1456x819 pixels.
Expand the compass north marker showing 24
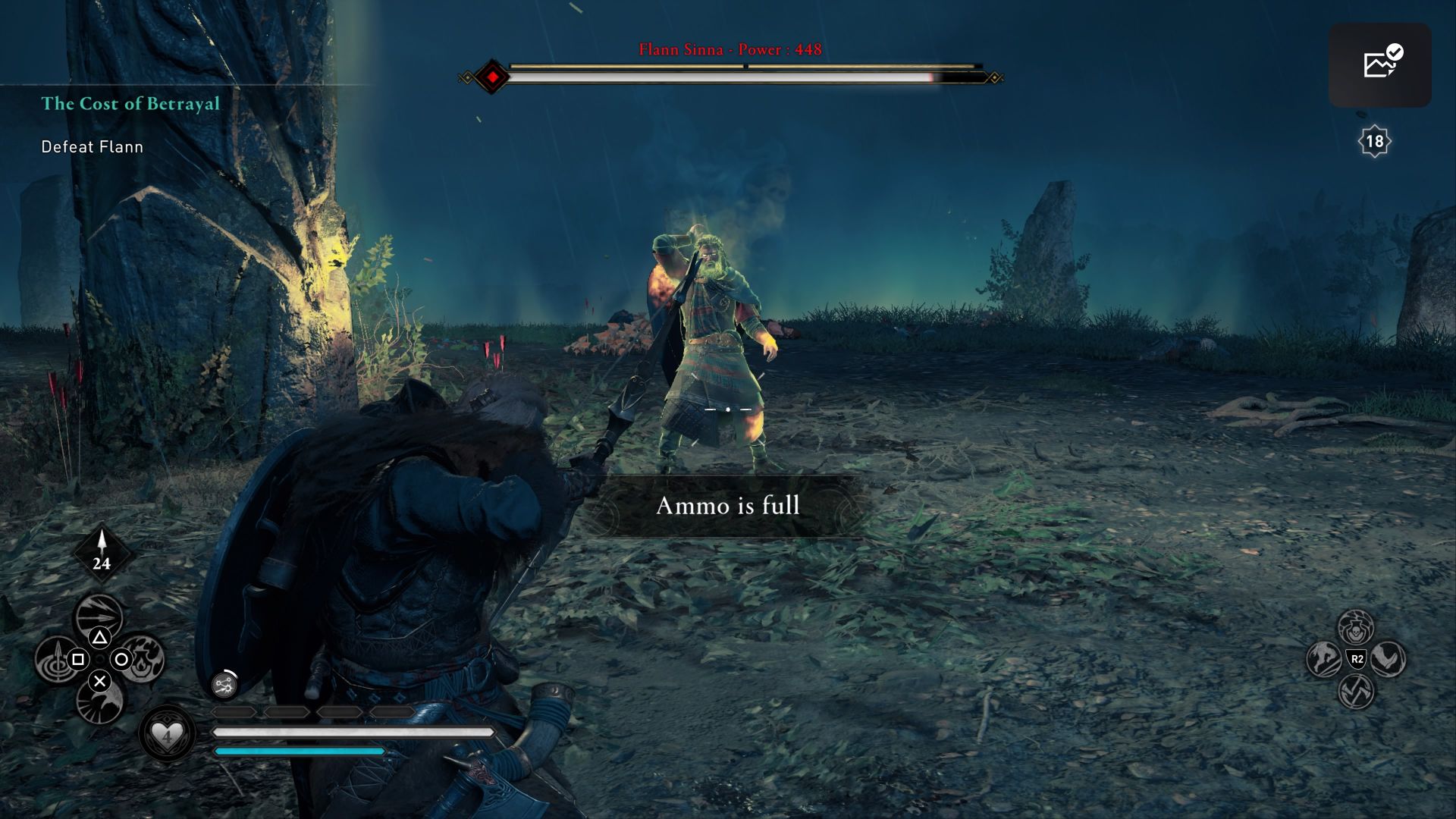[101, 554]
